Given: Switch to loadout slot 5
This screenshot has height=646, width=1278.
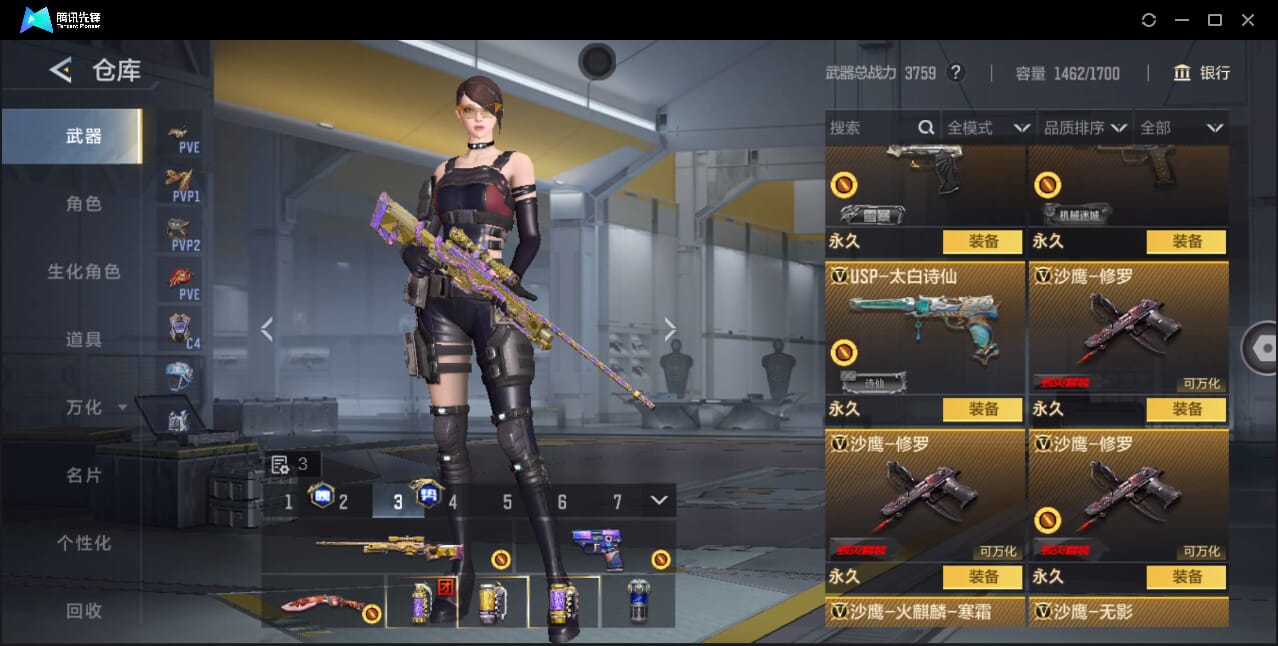Looking at the screenshot, I should pos(507,502).
